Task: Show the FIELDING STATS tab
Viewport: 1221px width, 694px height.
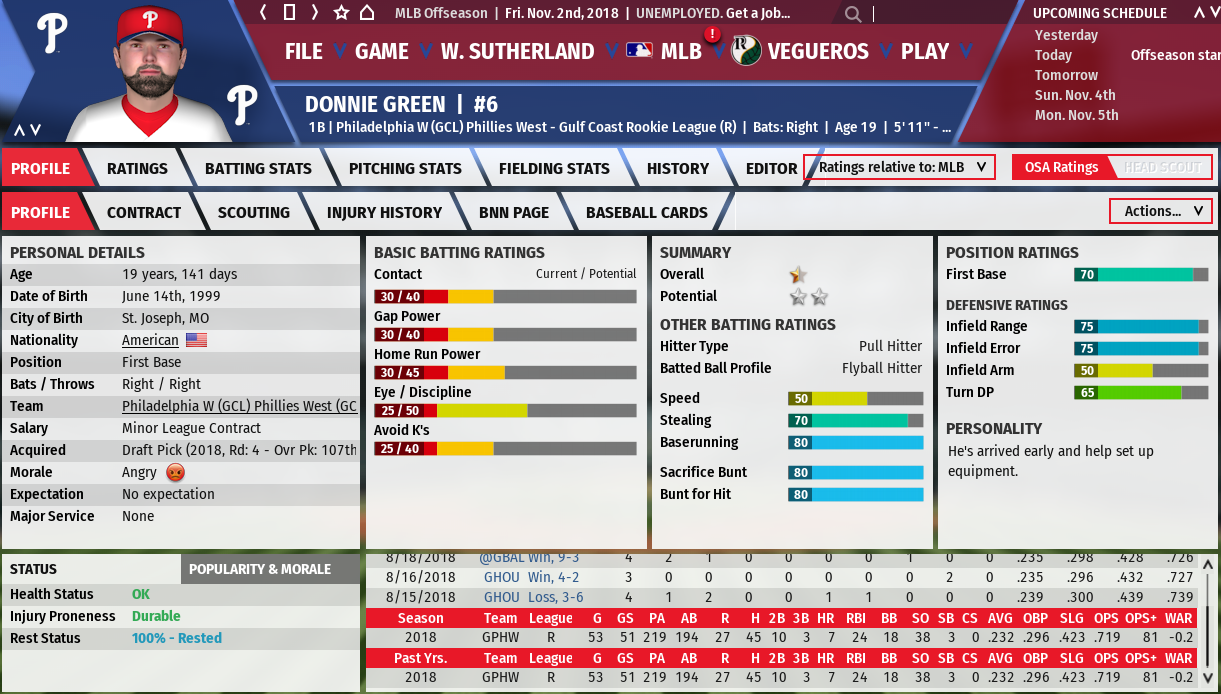Action: coord(554,169)
